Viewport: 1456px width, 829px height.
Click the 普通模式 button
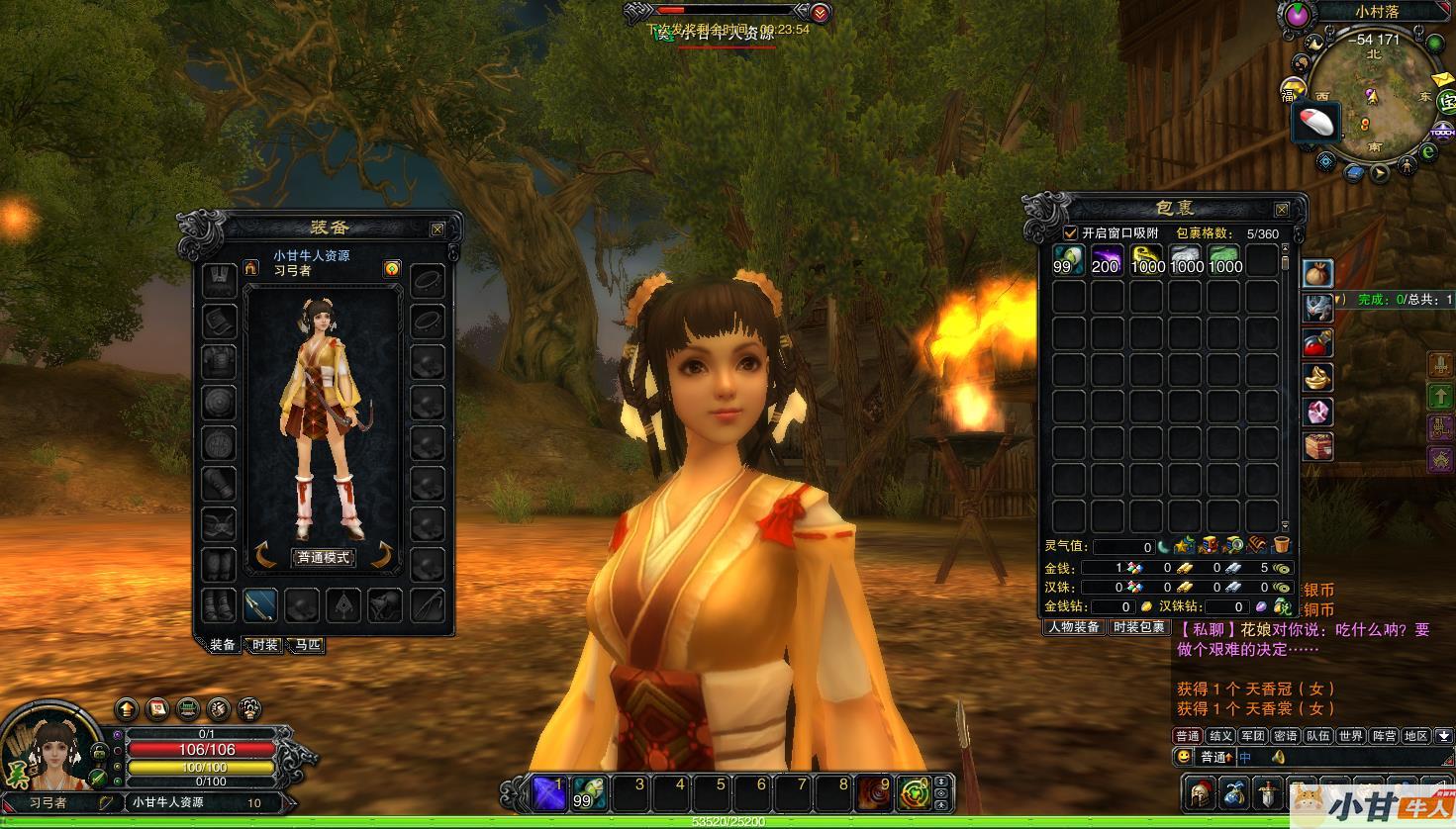[324, 557]
